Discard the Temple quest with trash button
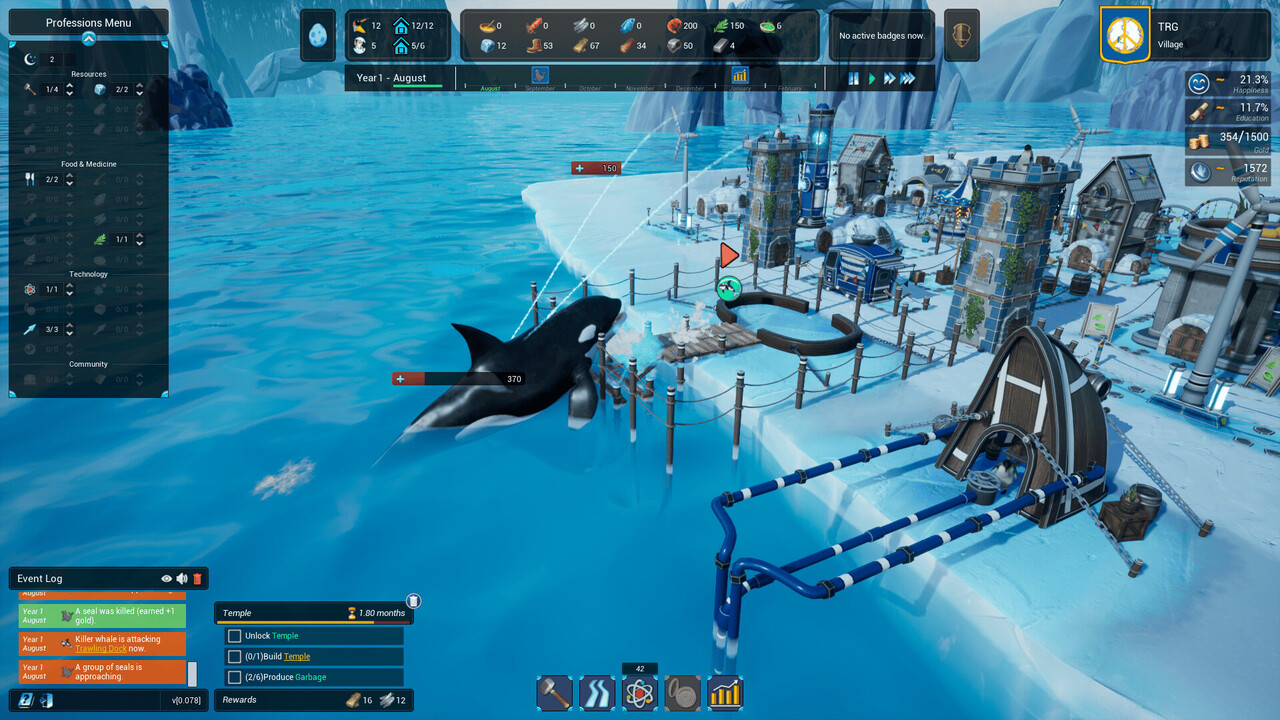 (413, 601)
